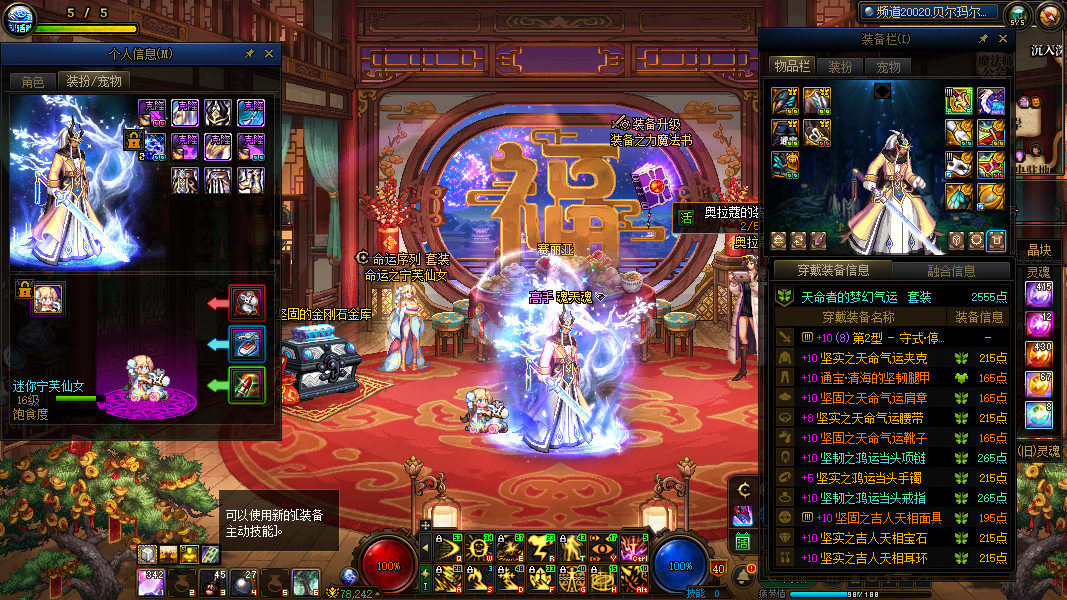Switch to the 融合信息 fusion info tab
The width and height of the screenshot is (1067, 600).
point(950,270)
